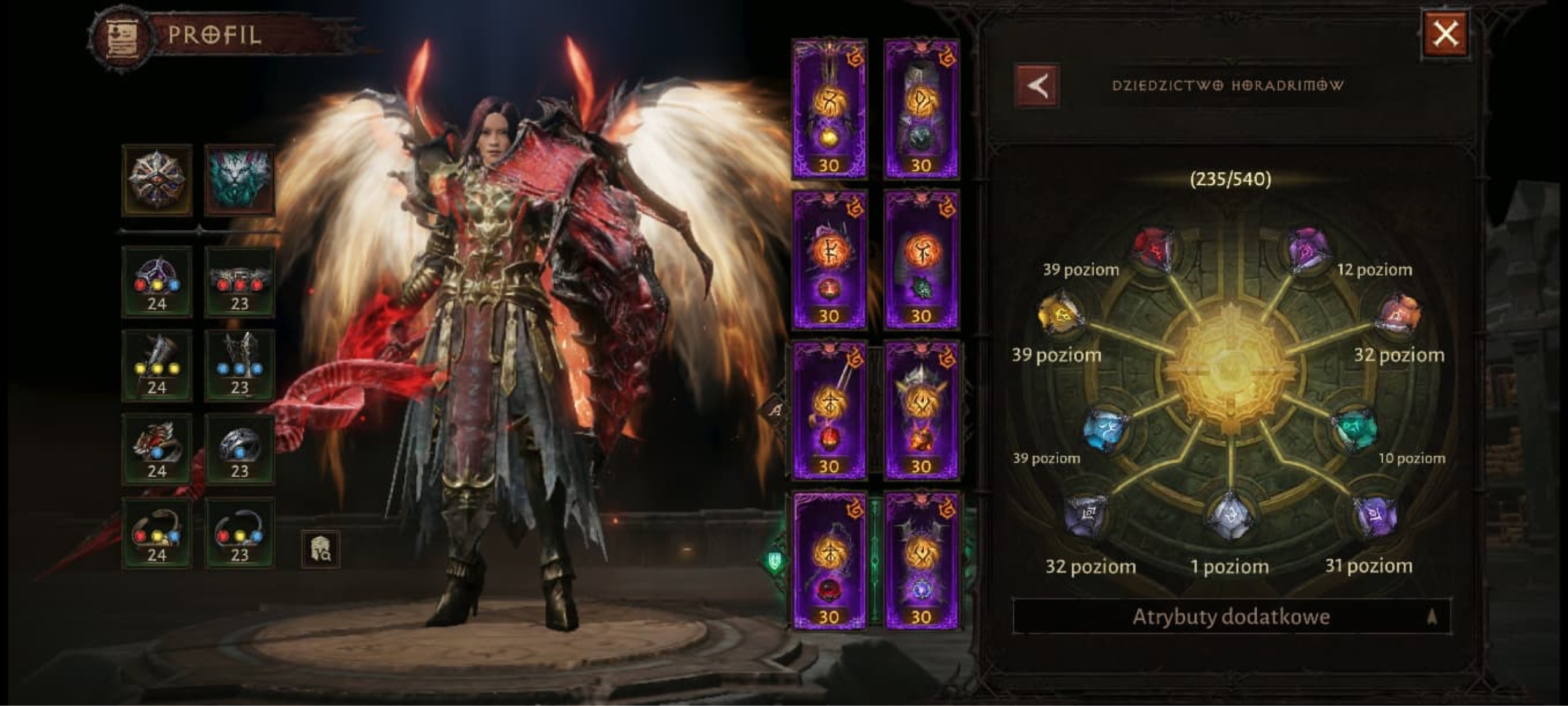View the silver ring slot level 23

click(x=239, y=449)
